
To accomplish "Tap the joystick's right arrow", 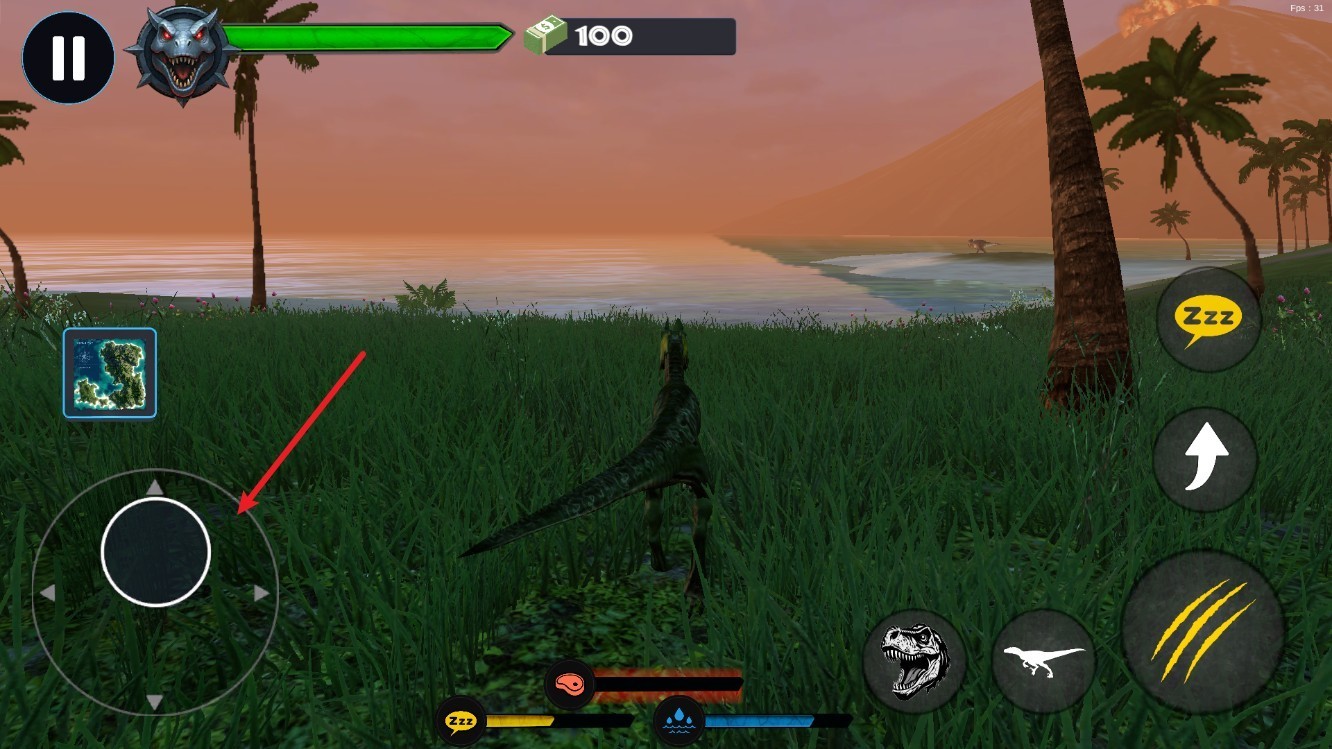I will [x=262, y=593].
